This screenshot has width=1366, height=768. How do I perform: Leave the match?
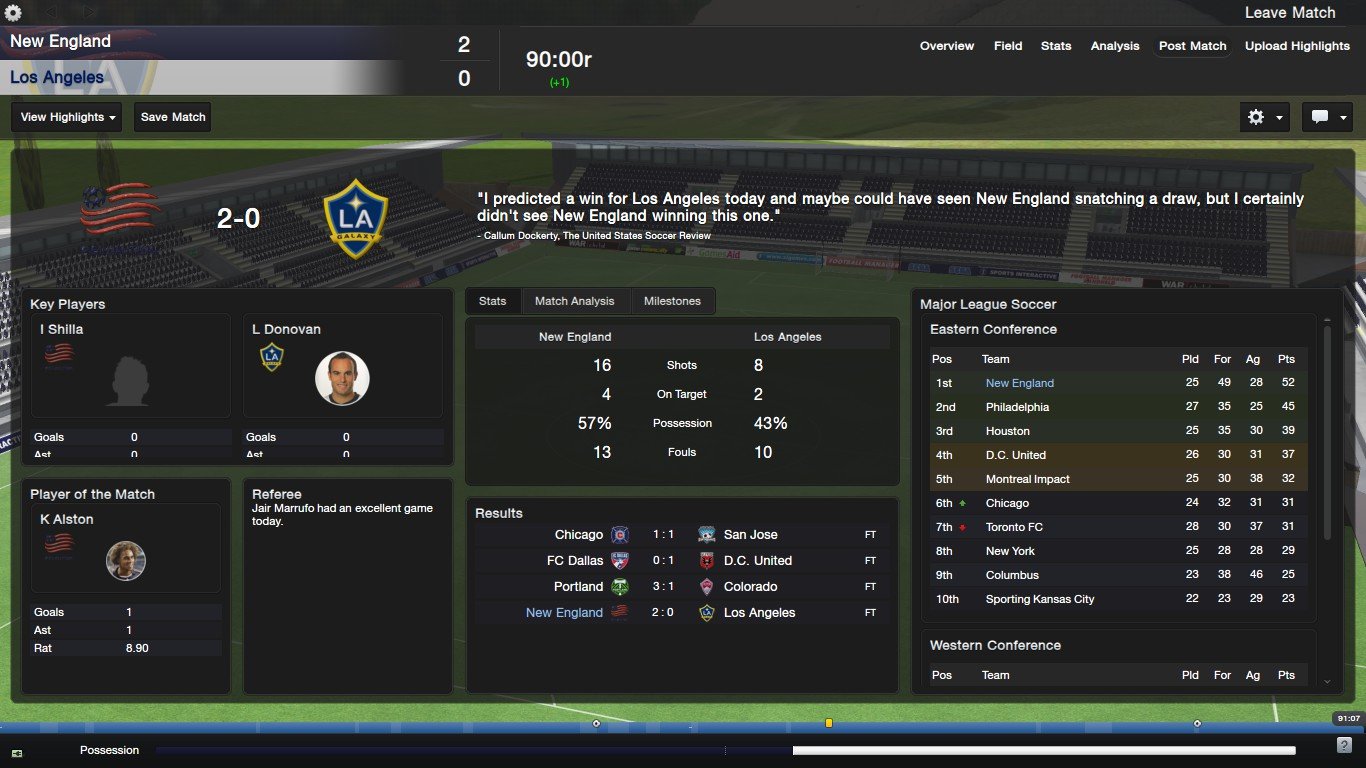(x=1289, y=13)
